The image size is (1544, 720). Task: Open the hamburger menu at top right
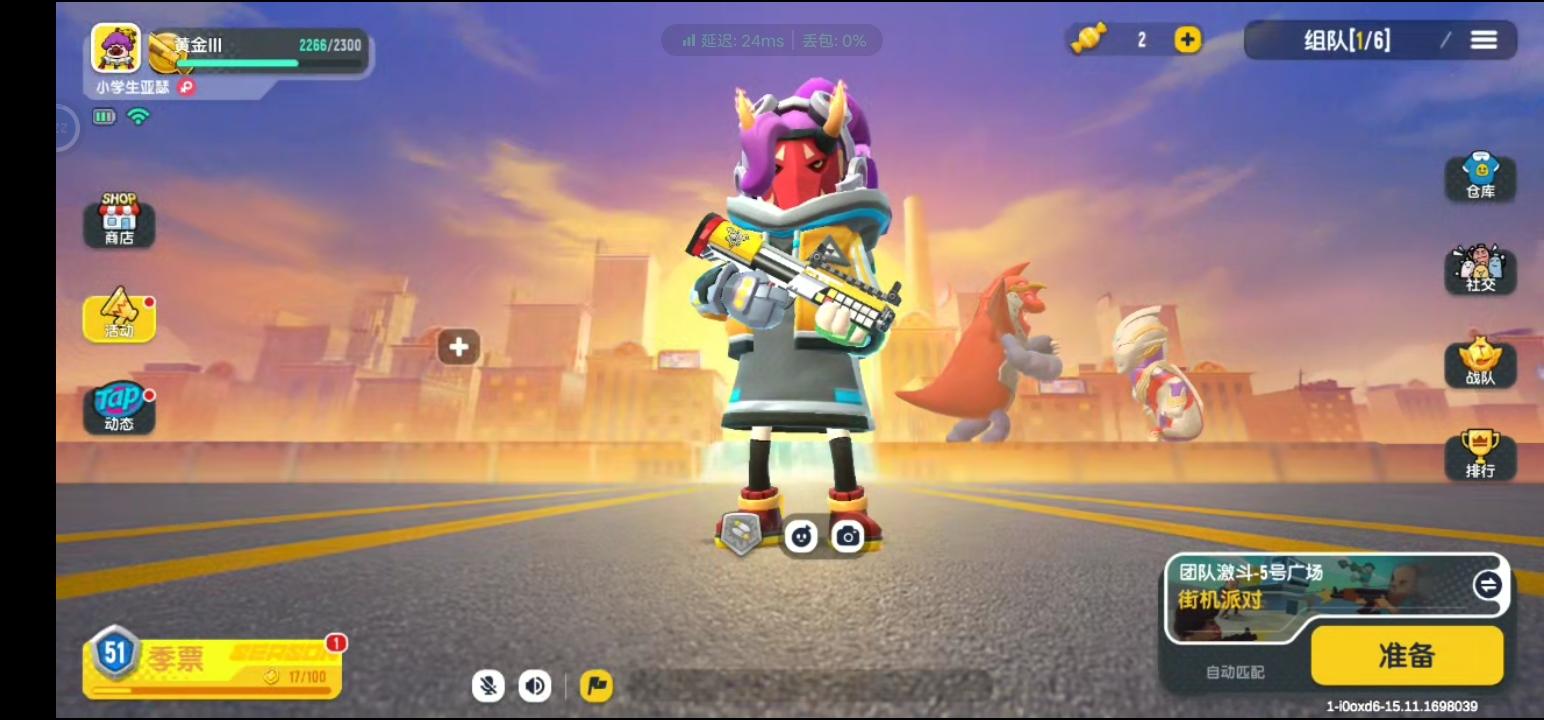pos(1484,40)
